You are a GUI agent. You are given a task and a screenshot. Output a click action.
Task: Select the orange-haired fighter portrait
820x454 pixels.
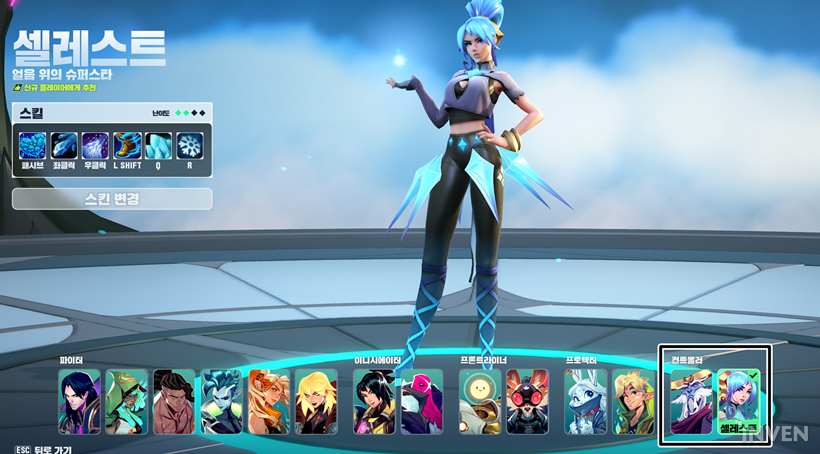[x=268, y=402]
